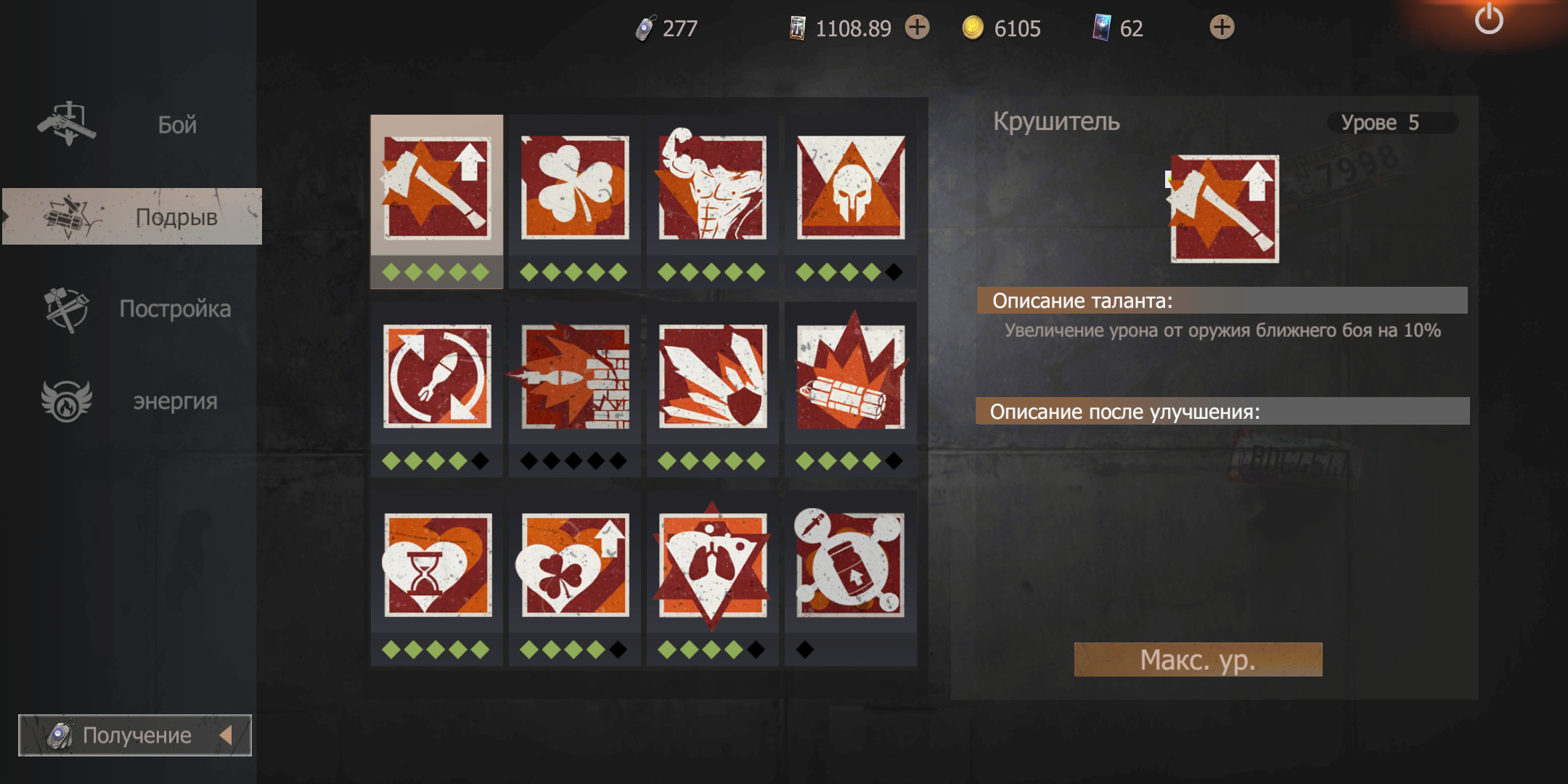Image resolution: width=1568 pixels, height=784 pixels.
Task: Select the lungs triangle talent
Action: pos(713,565)
